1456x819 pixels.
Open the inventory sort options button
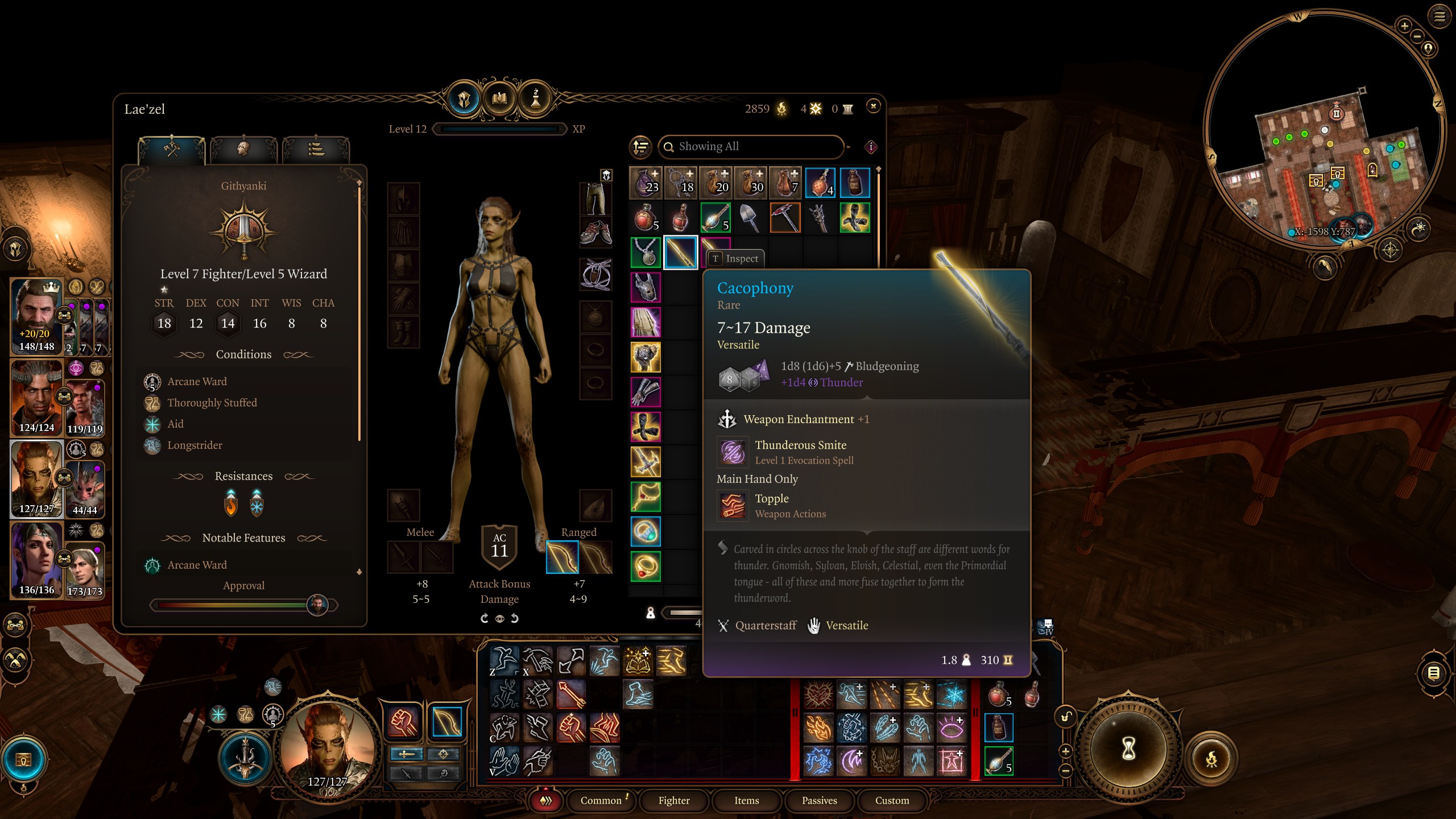641,147
